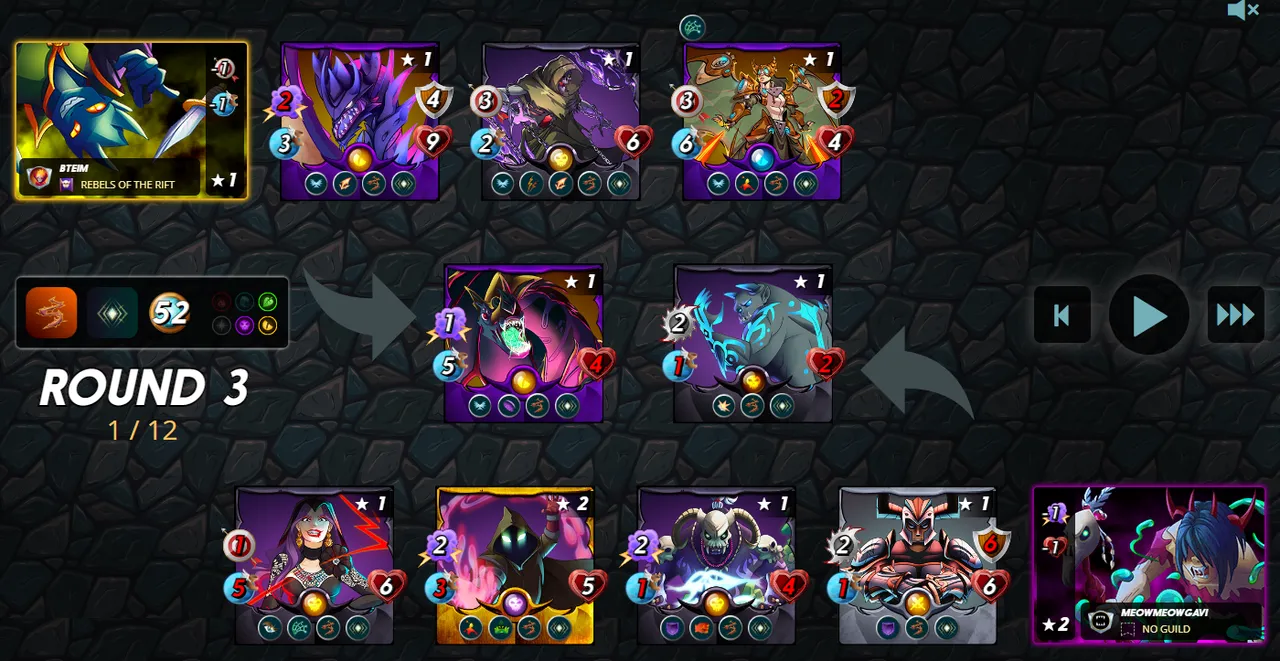
Task: Select the hooded assassin card with 6 health
Action: point(561,121)
